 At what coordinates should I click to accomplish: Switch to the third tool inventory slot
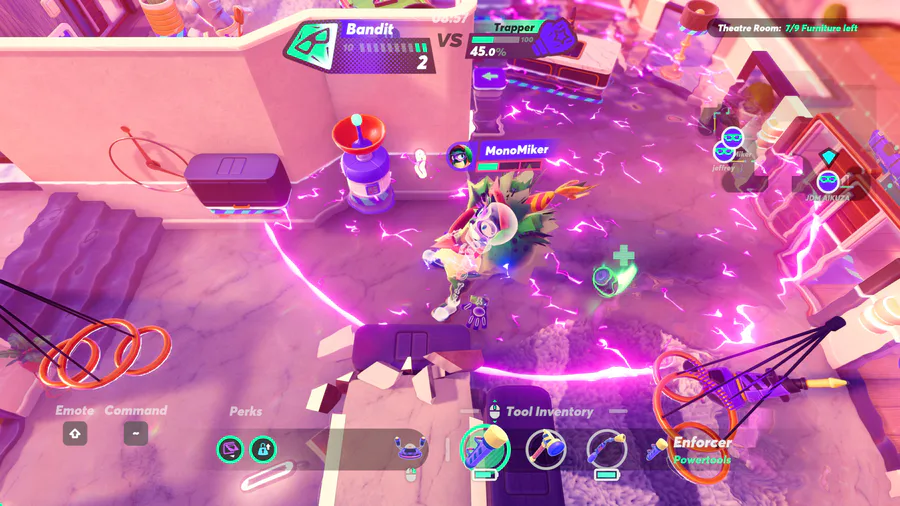[606, 450]
